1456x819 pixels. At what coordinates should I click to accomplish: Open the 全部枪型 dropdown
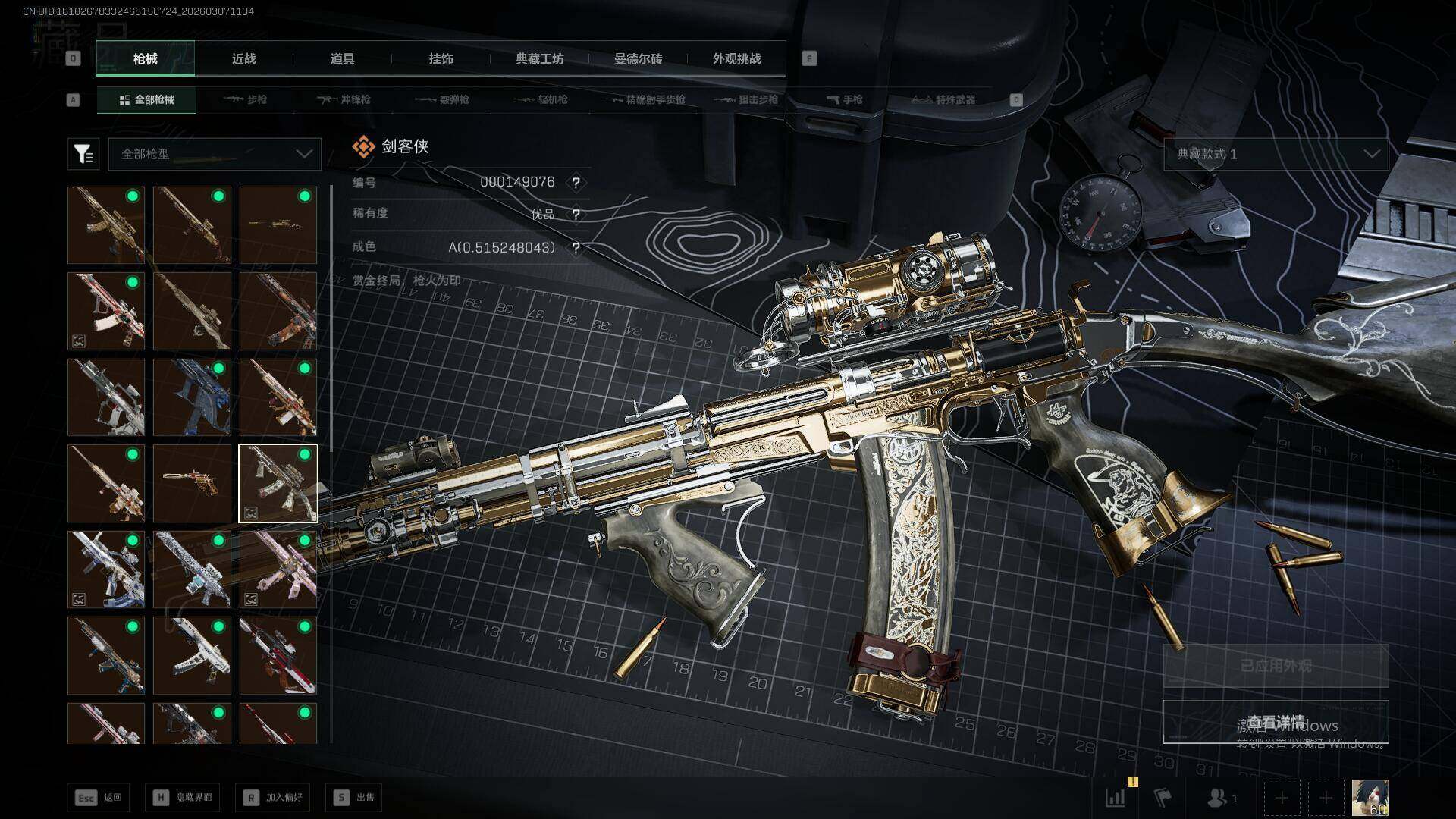pos(215,154)
